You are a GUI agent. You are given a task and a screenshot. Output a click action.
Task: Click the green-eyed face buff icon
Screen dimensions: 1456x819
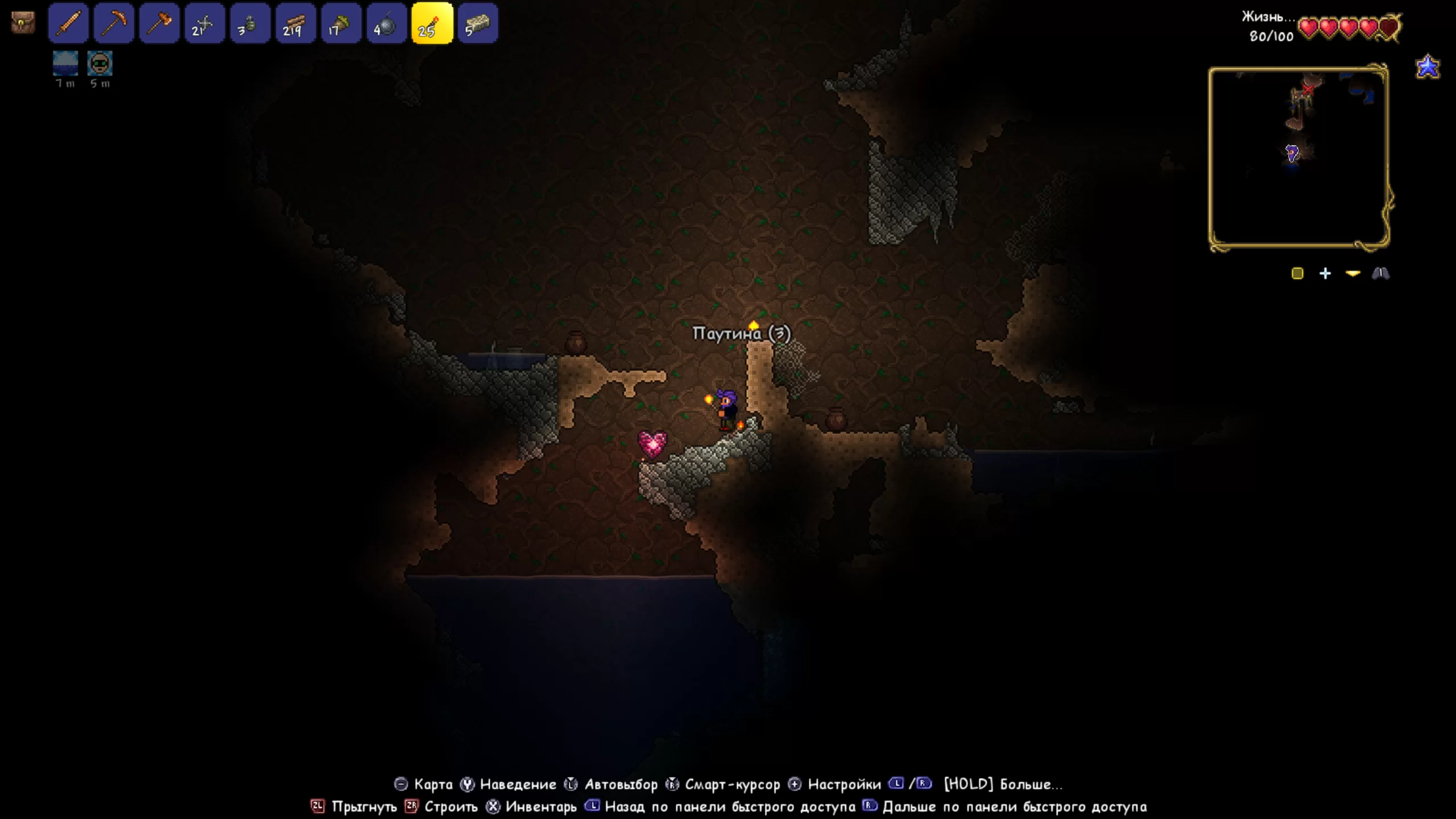[100, 63]
